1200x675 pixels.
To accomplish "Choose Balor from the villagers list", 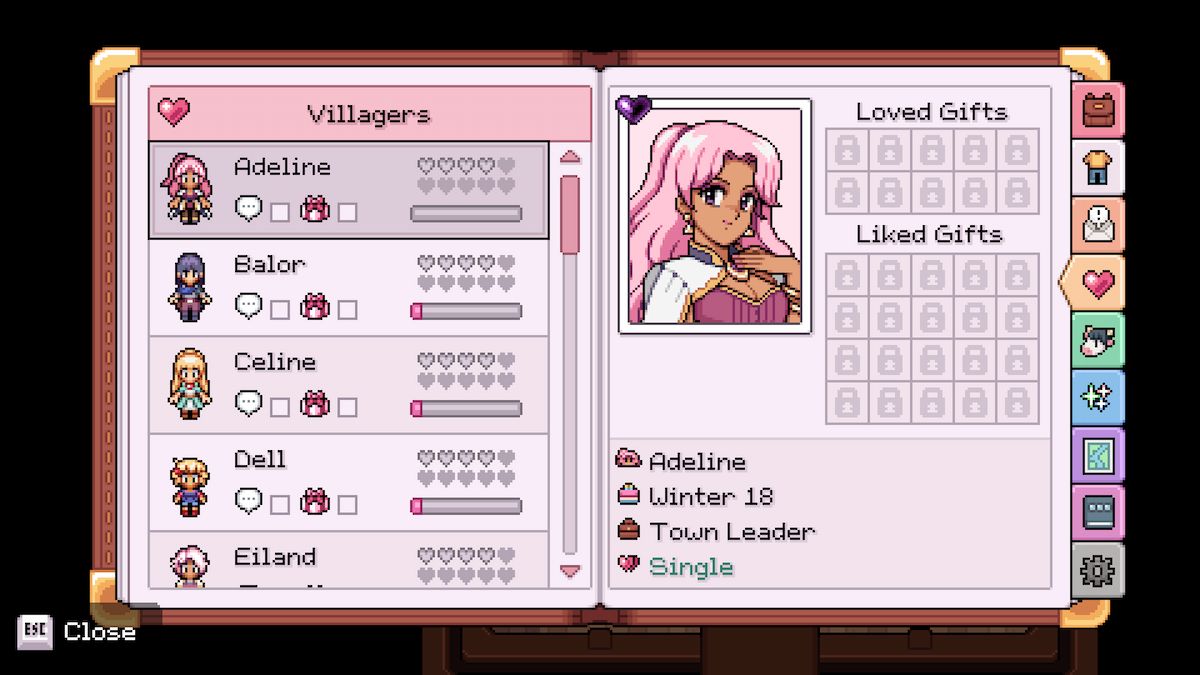I will [x=348, y=287].
